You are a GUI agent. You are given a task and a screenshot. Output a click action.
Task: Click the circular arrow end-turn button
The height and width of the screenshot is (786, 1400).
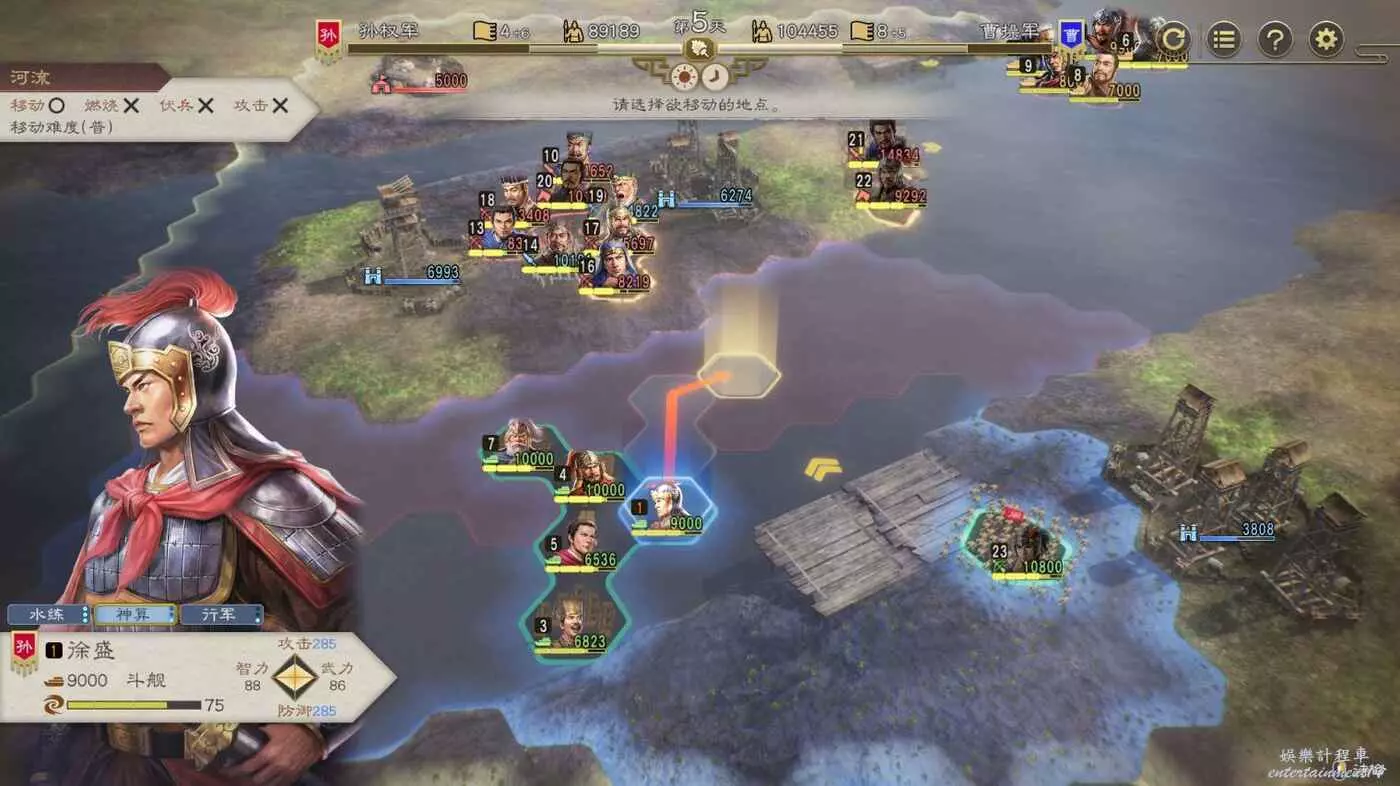point(1174,40)
